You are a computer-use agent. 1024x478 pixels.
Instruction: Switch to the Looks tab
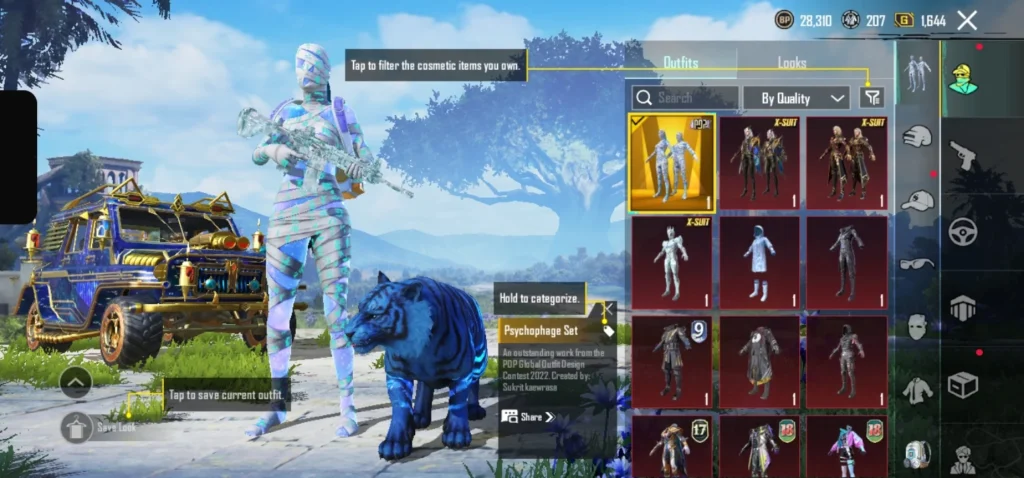coord(792,63)
